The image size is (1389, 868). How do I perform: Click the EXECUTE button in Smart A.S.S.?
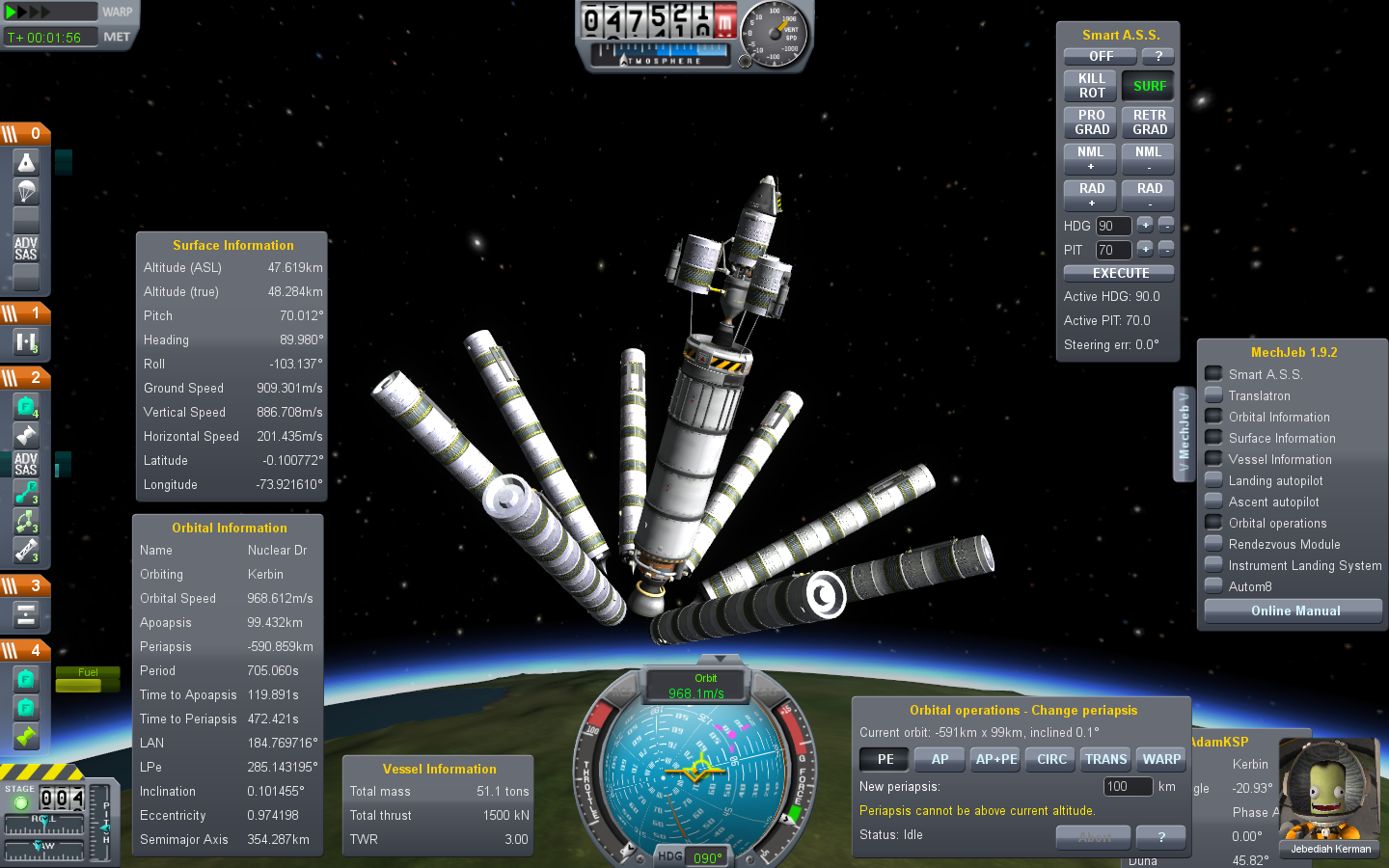click(1118, 273)
